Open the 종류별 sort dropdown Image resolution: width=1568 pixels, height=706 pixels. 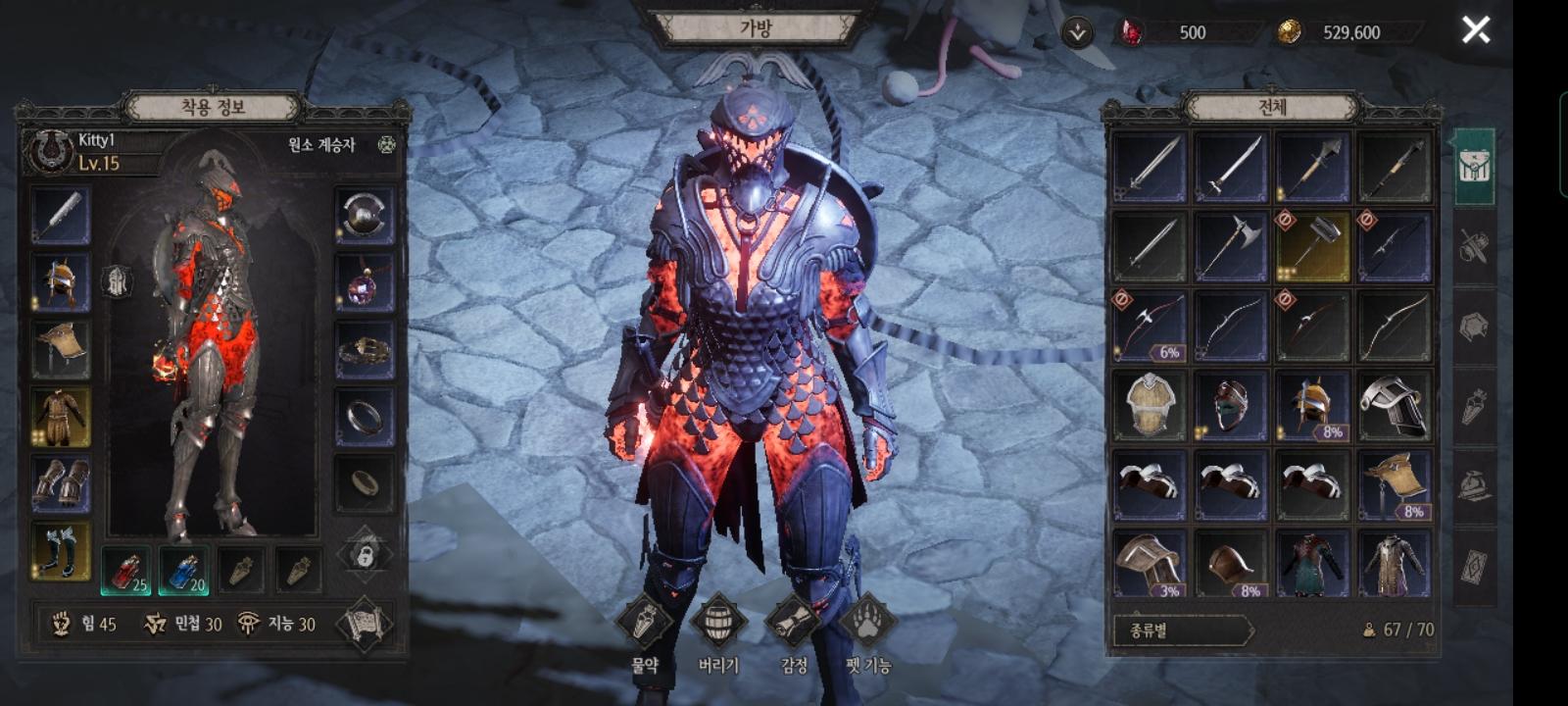coord(1183,630)
